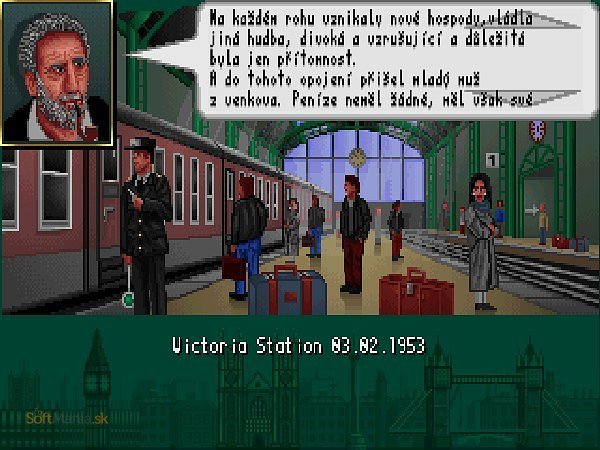Advance the narrator's speech bubble text
Viewport: 600px width, 450px height.
coord(372,58)
